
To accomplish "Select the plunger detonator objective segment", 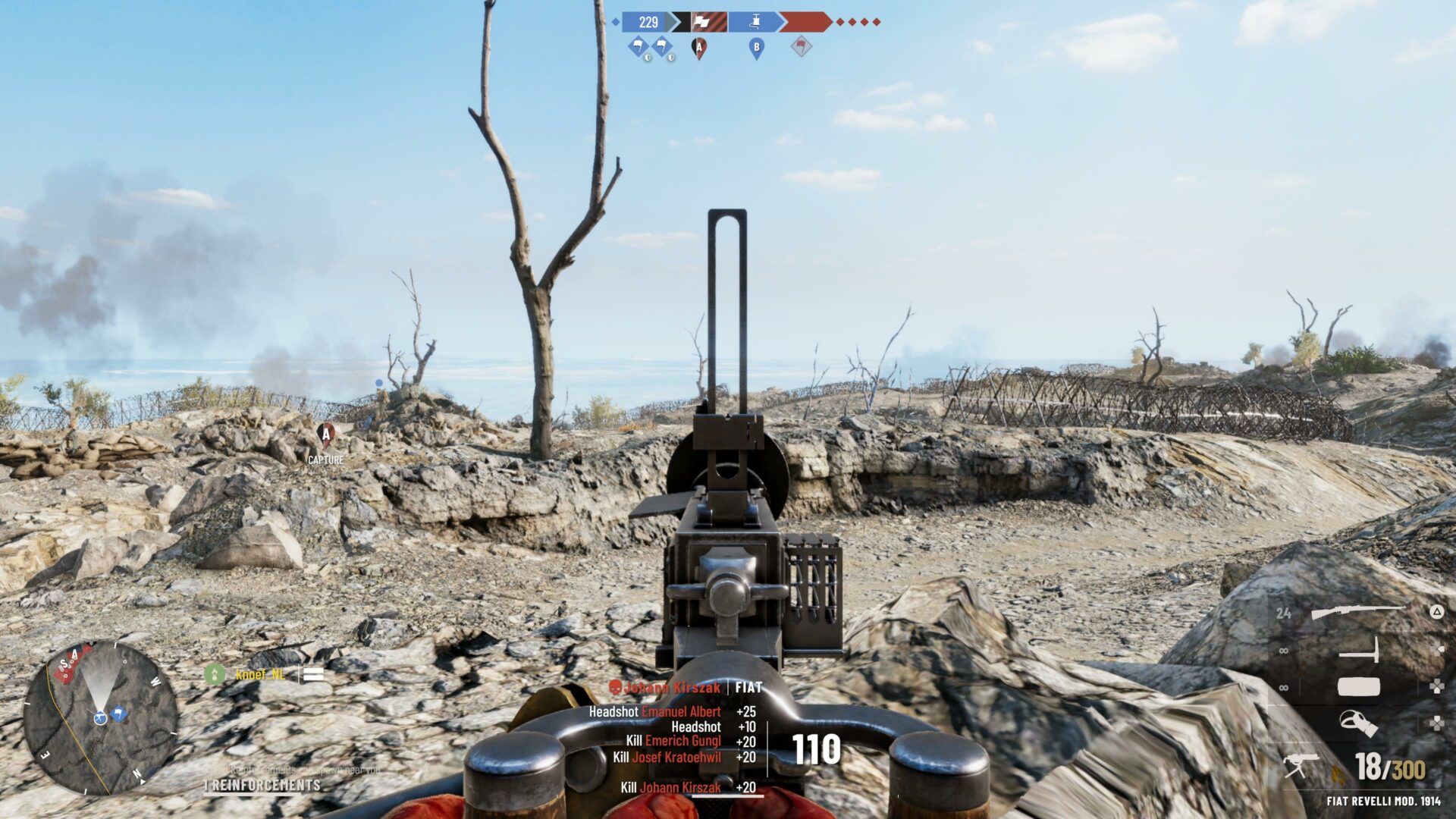I will tap(755, 22).
